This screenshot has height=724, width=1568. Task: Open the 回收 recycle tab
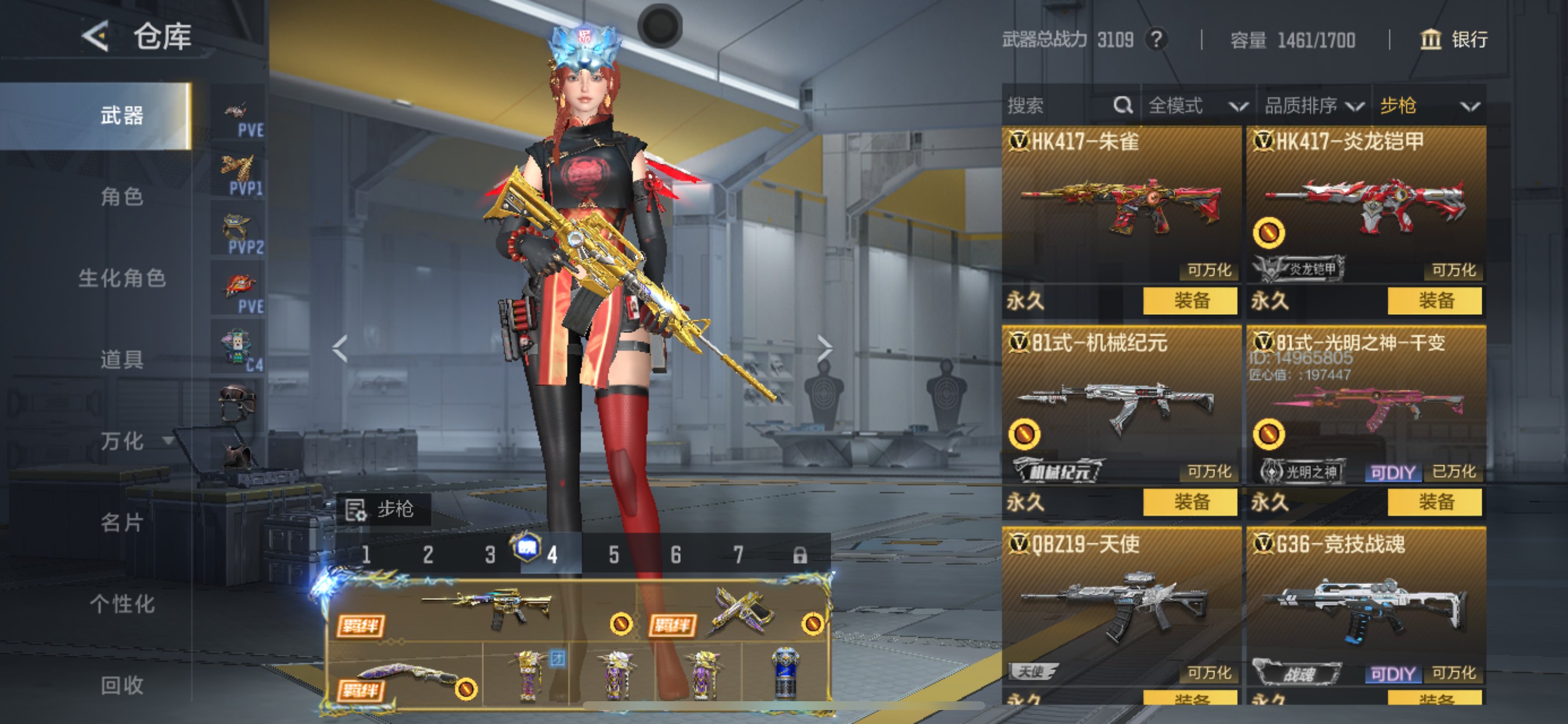click(x=122, y=686)
